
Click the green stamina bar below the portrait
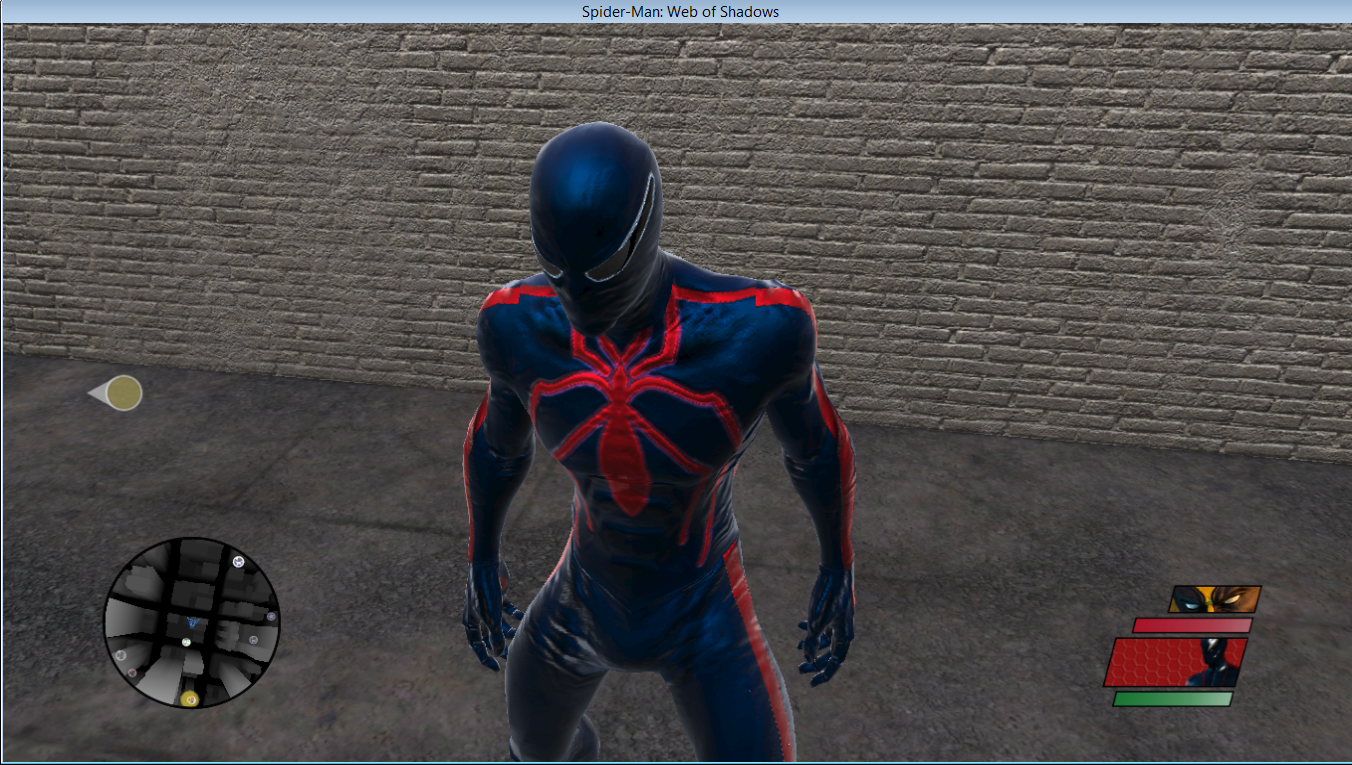(x=1173, y=698)
